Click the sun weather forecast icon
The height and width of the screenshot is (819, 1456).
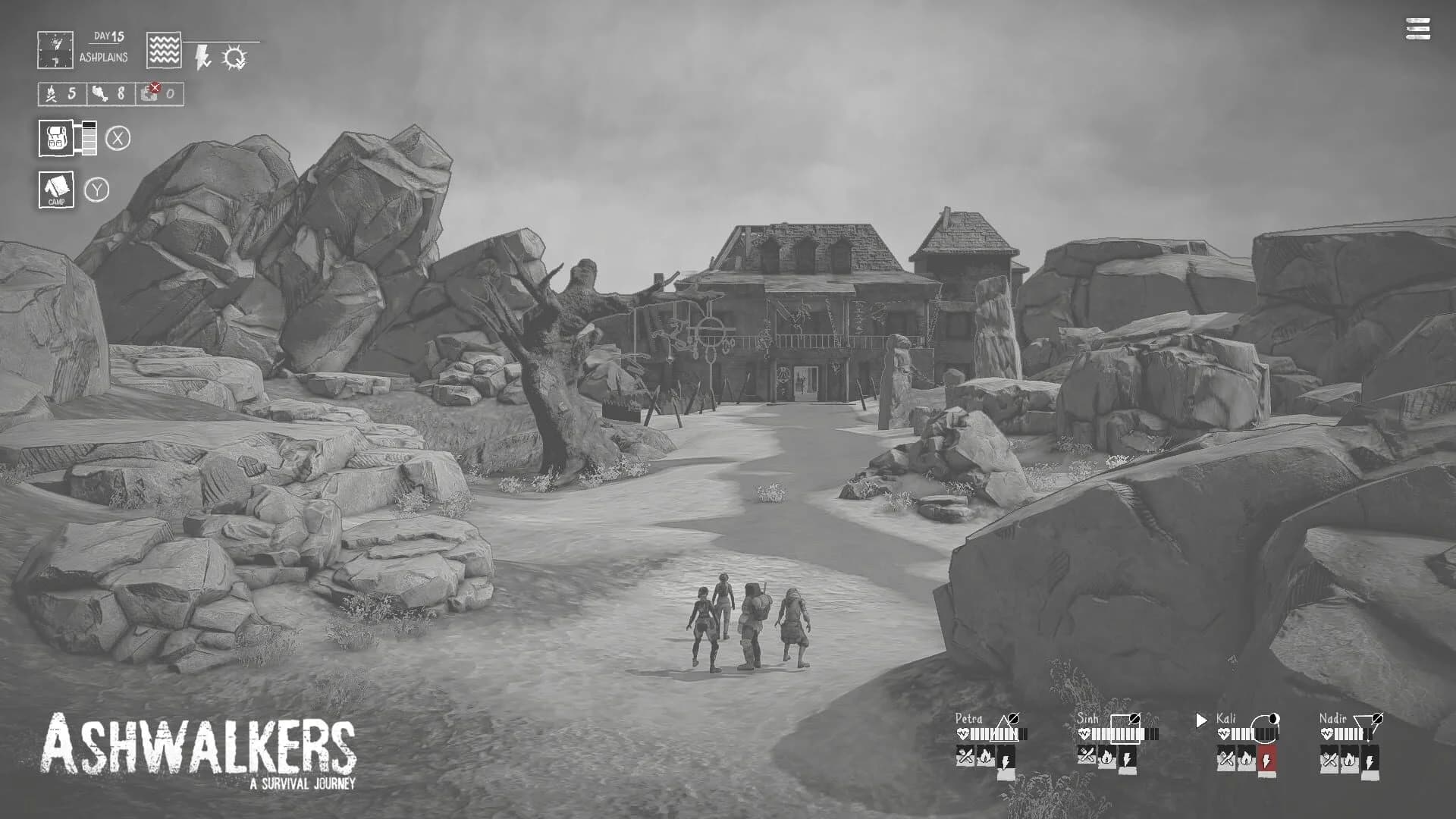[234, 56]
